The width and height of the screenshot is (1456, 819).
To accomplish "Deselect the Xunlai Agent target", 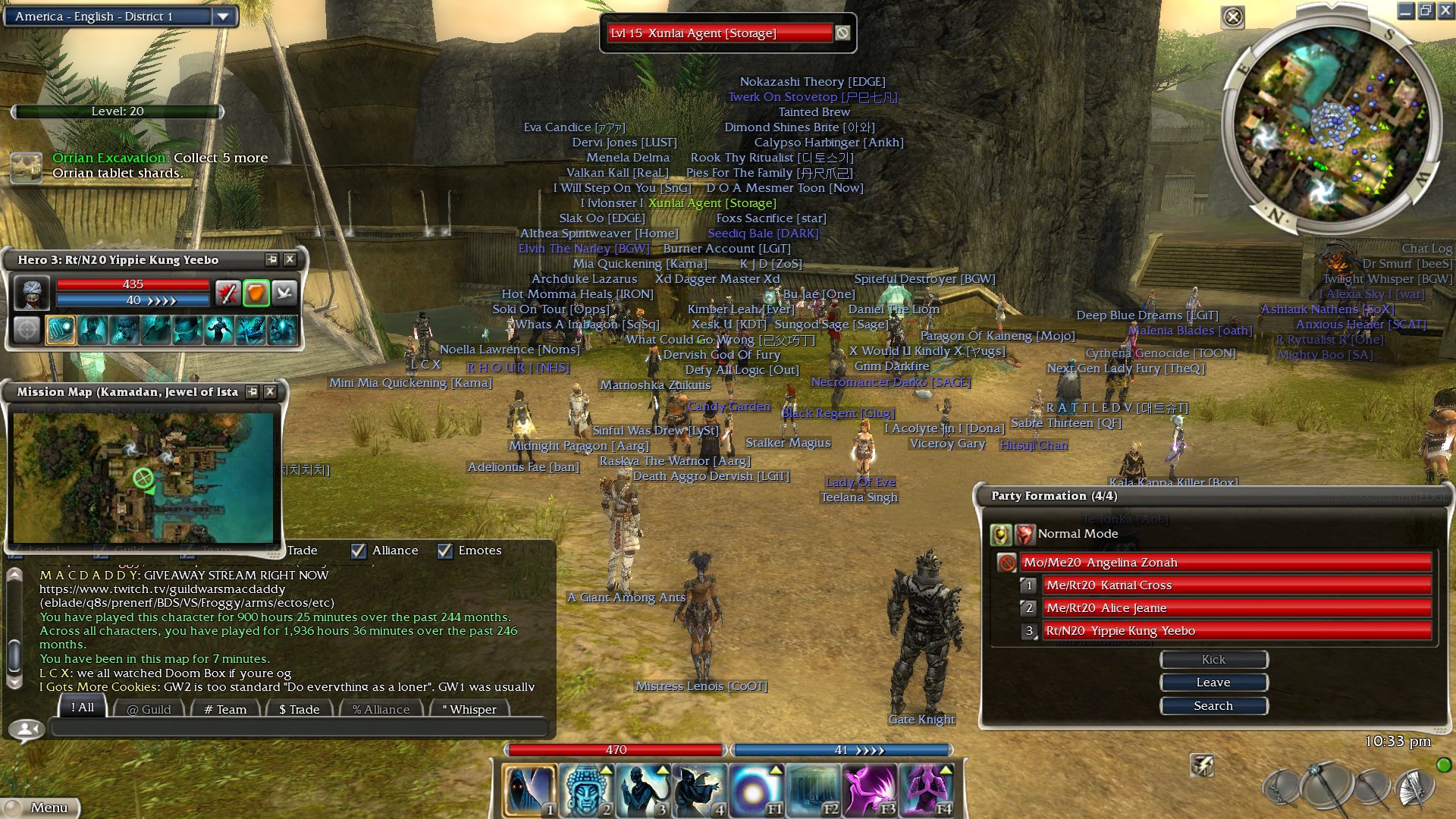I will pyautogui.click(x=843, y=33).
